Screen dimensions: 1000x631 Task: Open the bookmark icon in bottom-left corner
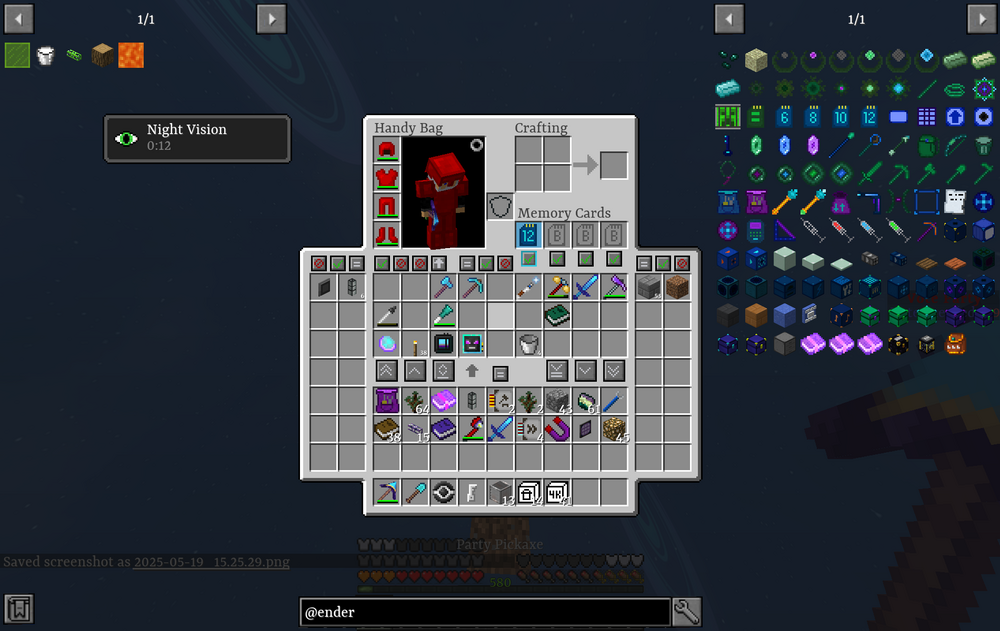point(18,608)
